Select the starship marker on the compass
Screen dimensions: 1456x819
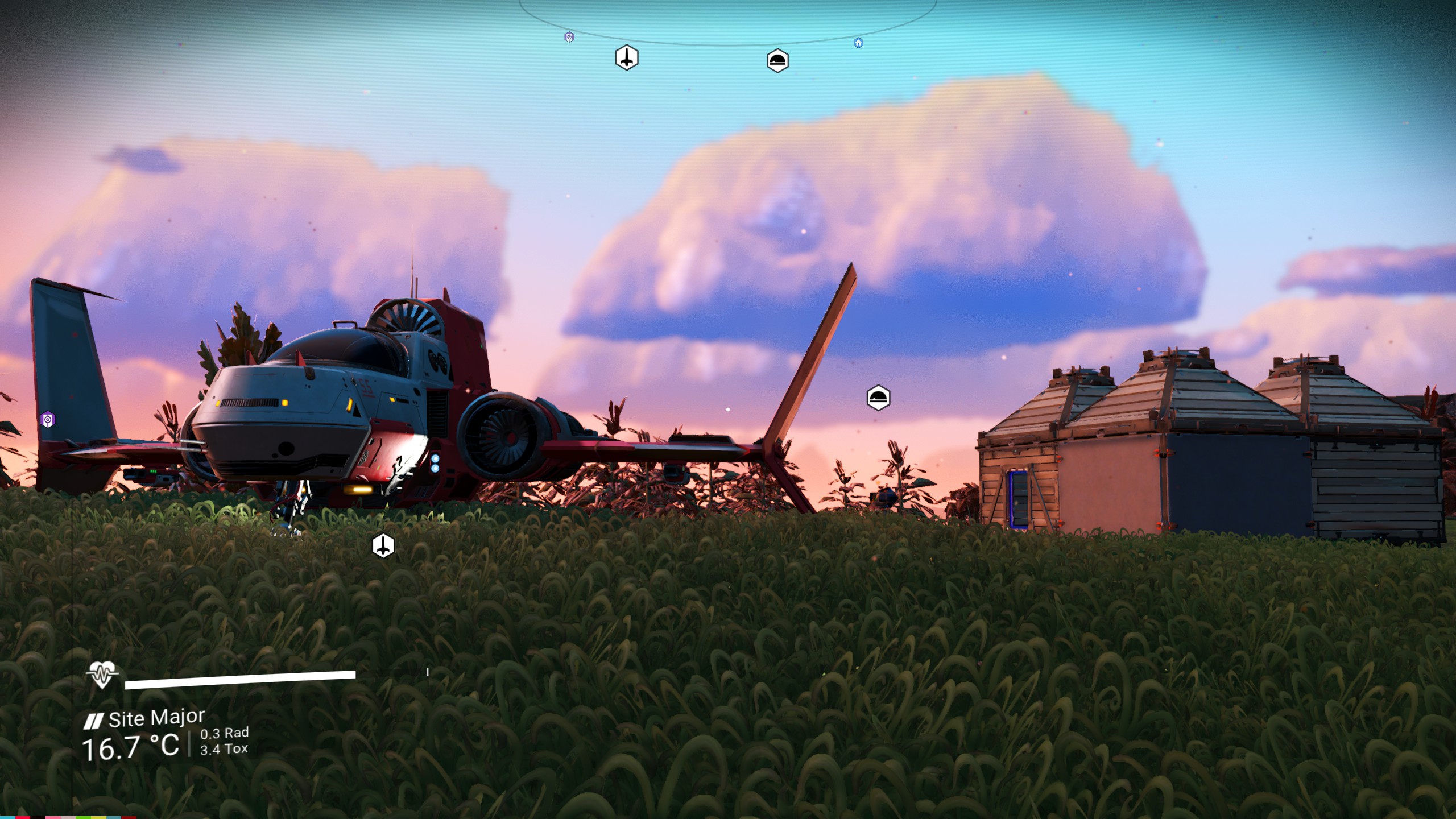[626, 57]
